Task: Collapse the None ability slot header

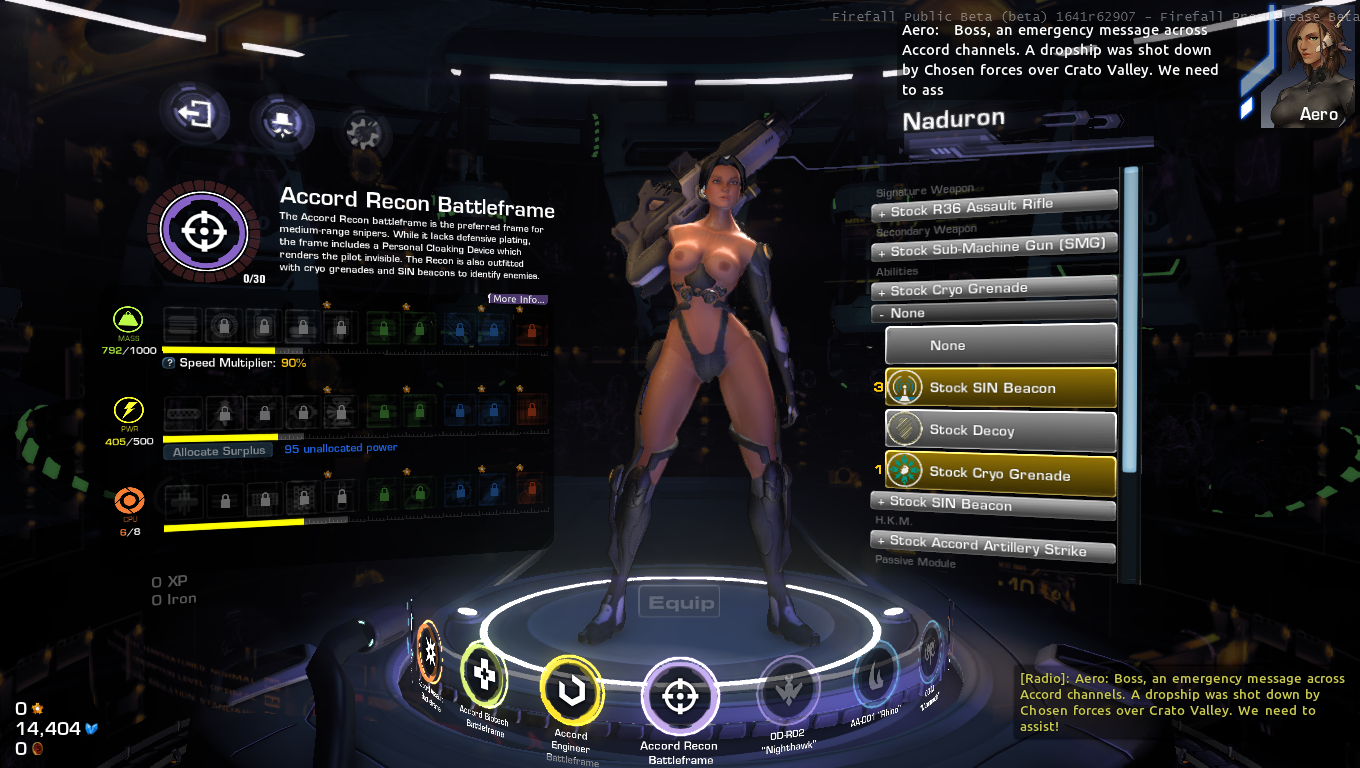Action: (x=994, y=312)
